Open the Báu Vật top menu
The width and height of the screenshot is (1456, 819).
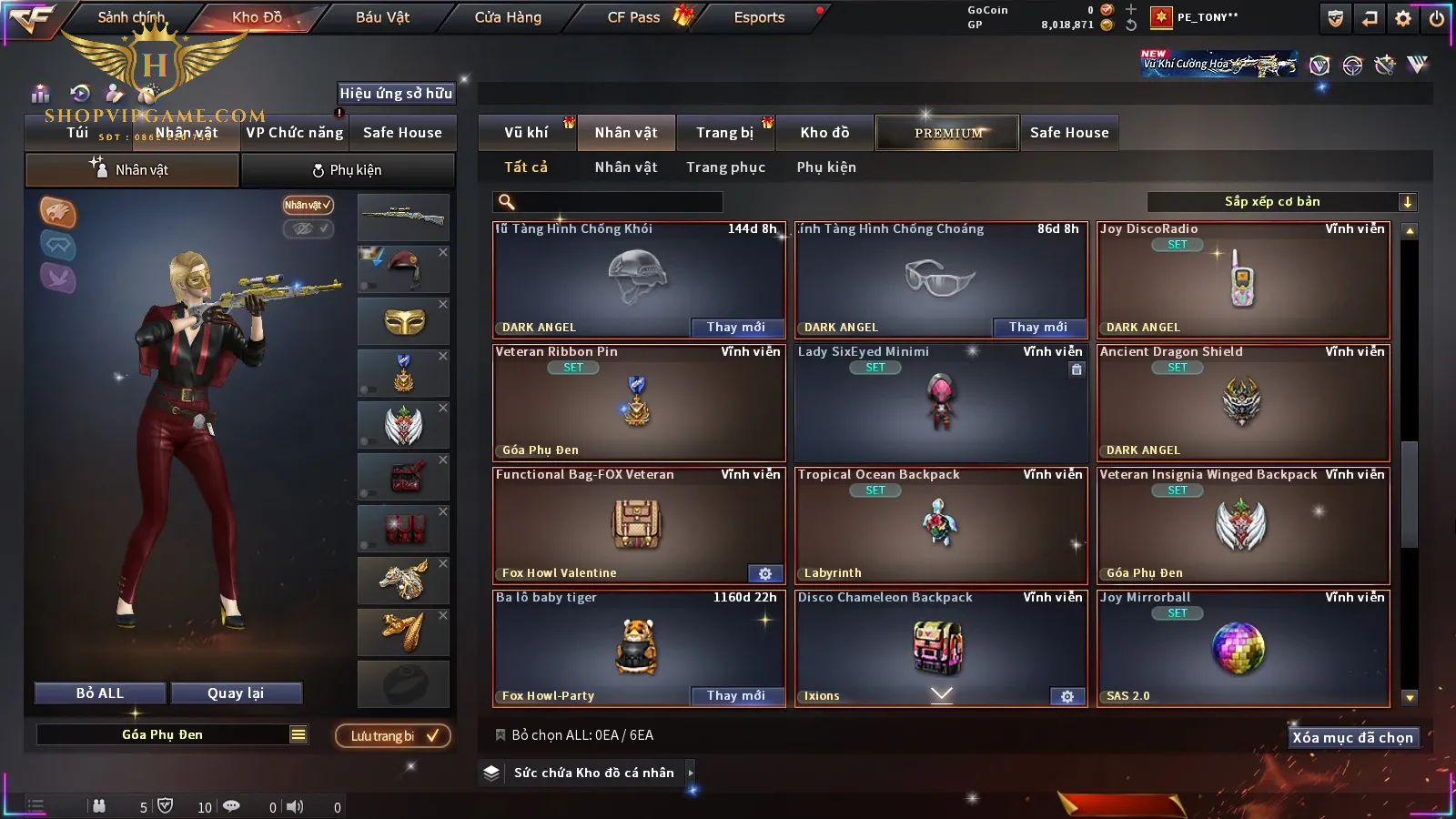(382, 17)
